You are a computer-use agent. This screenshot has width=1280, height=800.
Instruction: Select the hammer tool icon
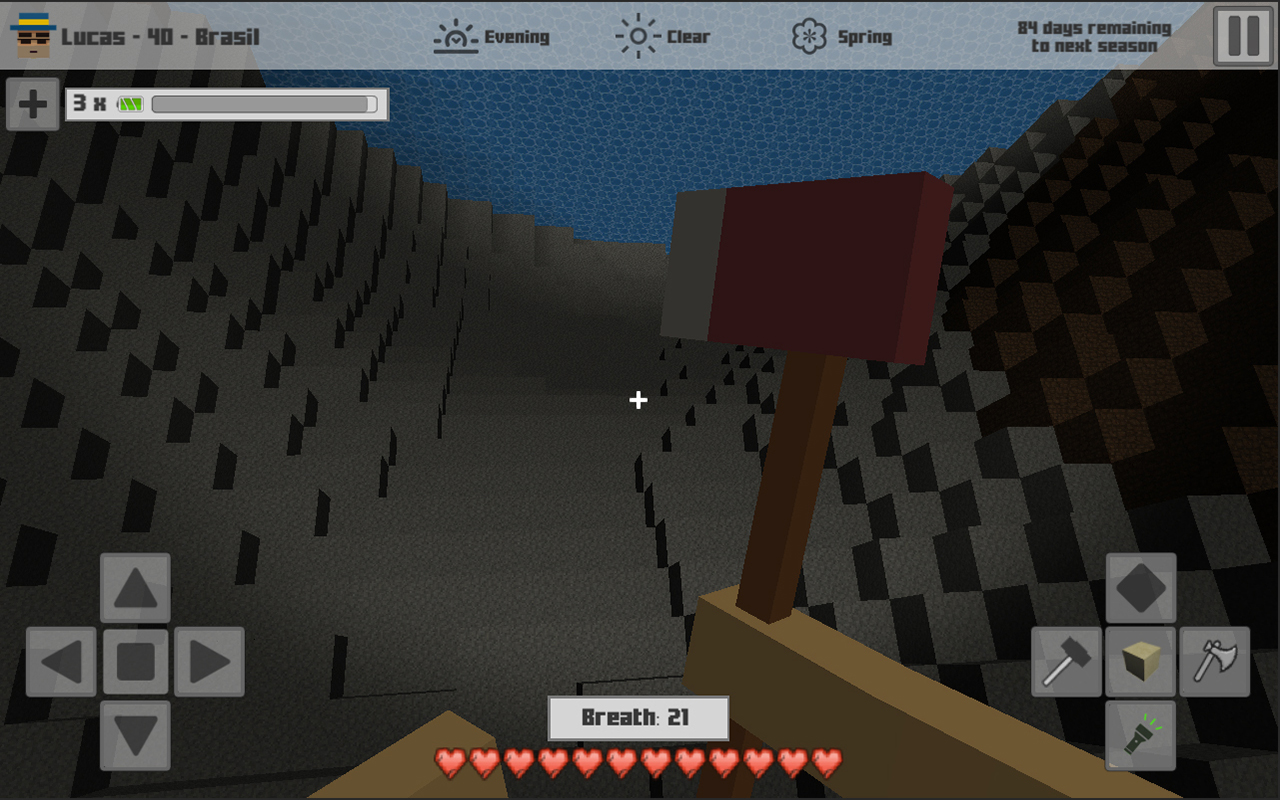tap(1066, 662)
